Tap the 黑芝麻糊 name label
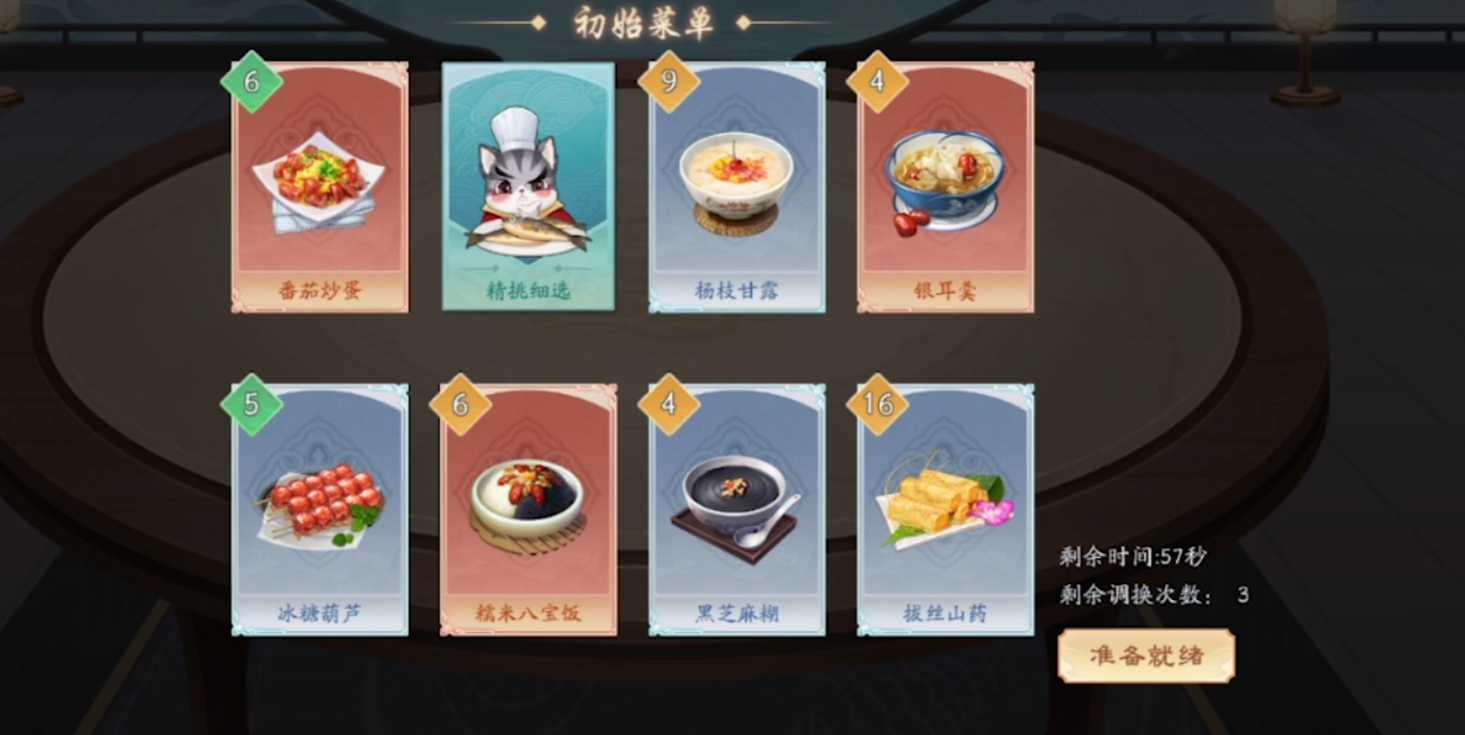Image resolution: width=1465 pixels, height=735 pixels. 737,611
